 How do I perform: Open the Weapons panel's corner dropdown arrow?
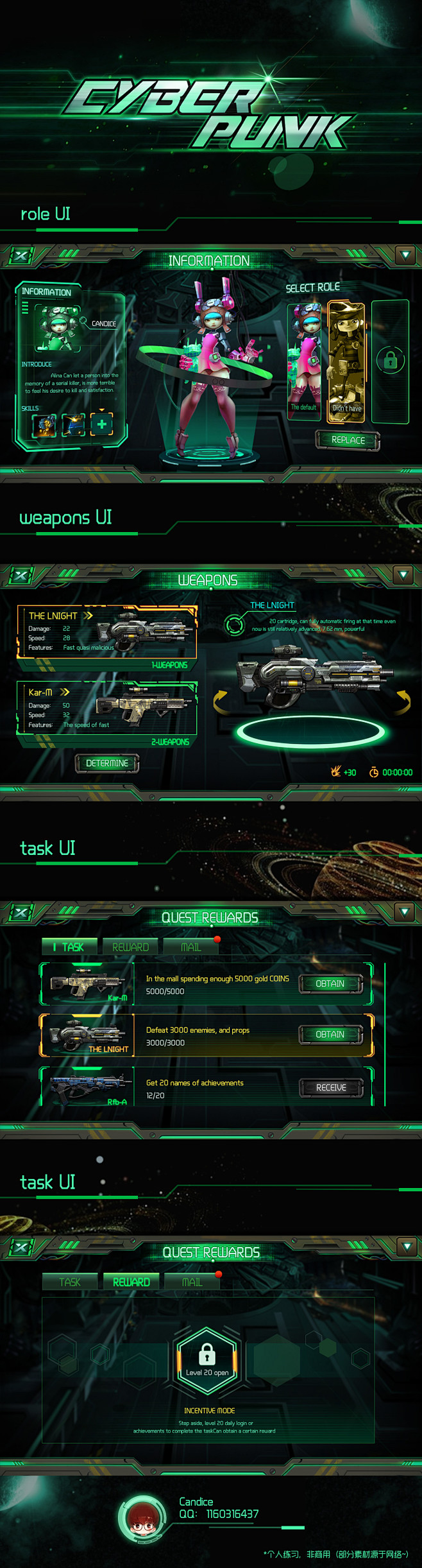403,574
